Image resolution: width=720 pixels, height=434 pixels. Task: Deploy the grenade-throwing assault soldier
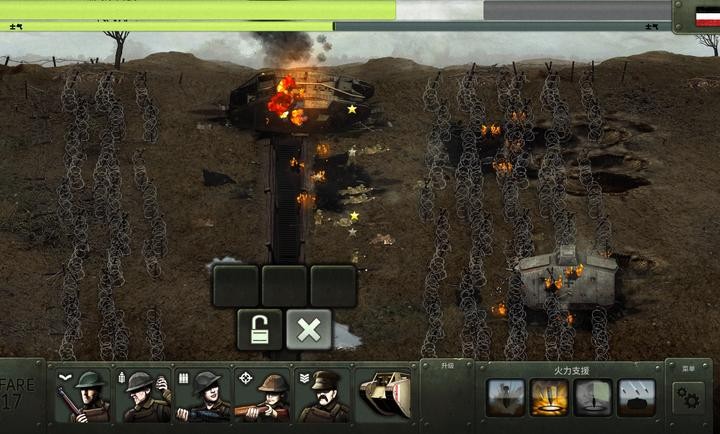(145, 396)
